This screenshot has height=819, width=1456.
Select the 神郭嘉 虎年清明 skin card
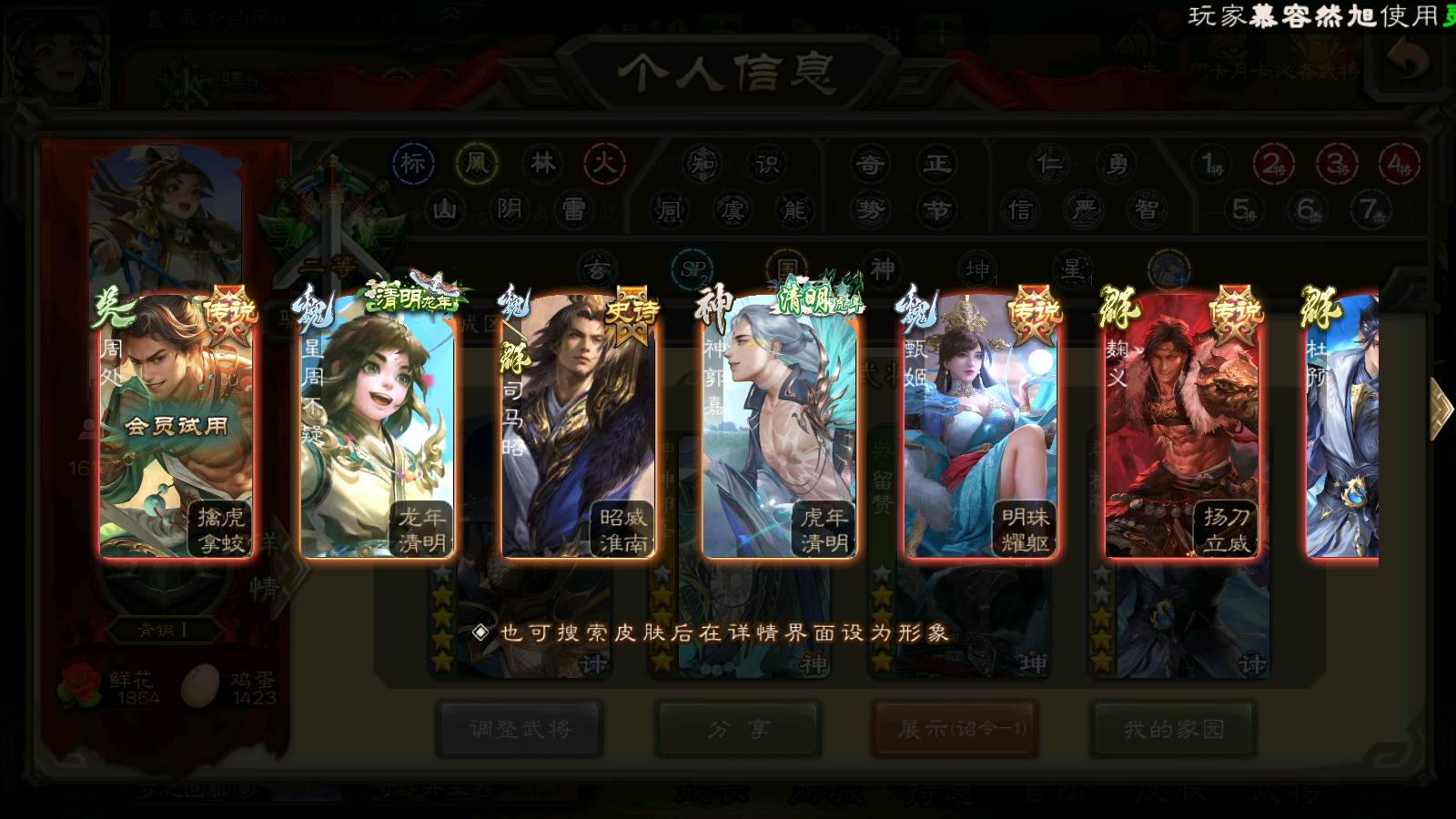[779, 426]
